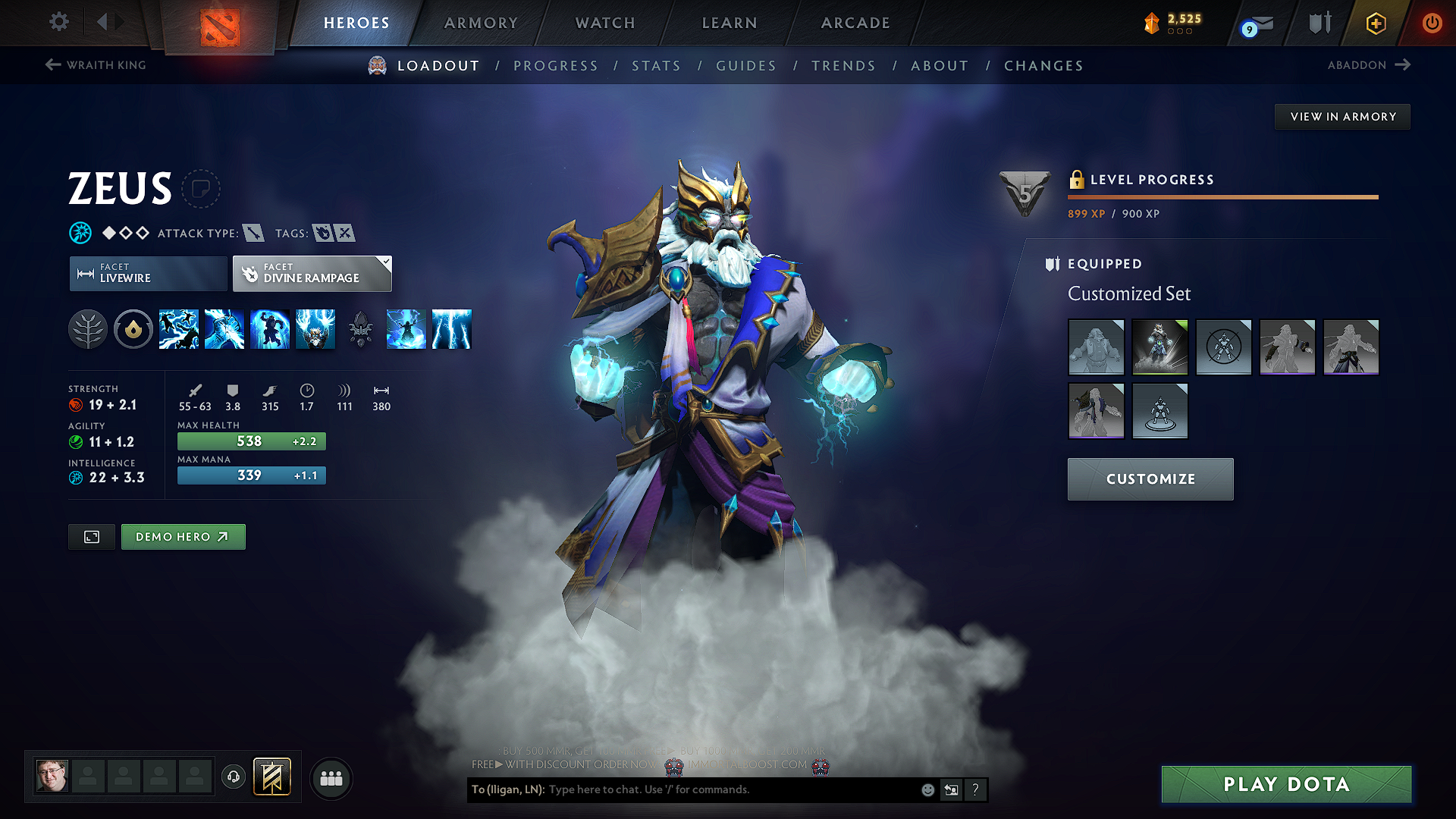Click Zeus's innate ability icon
This screenshot has width=1456, height=819.
(133, 329)
